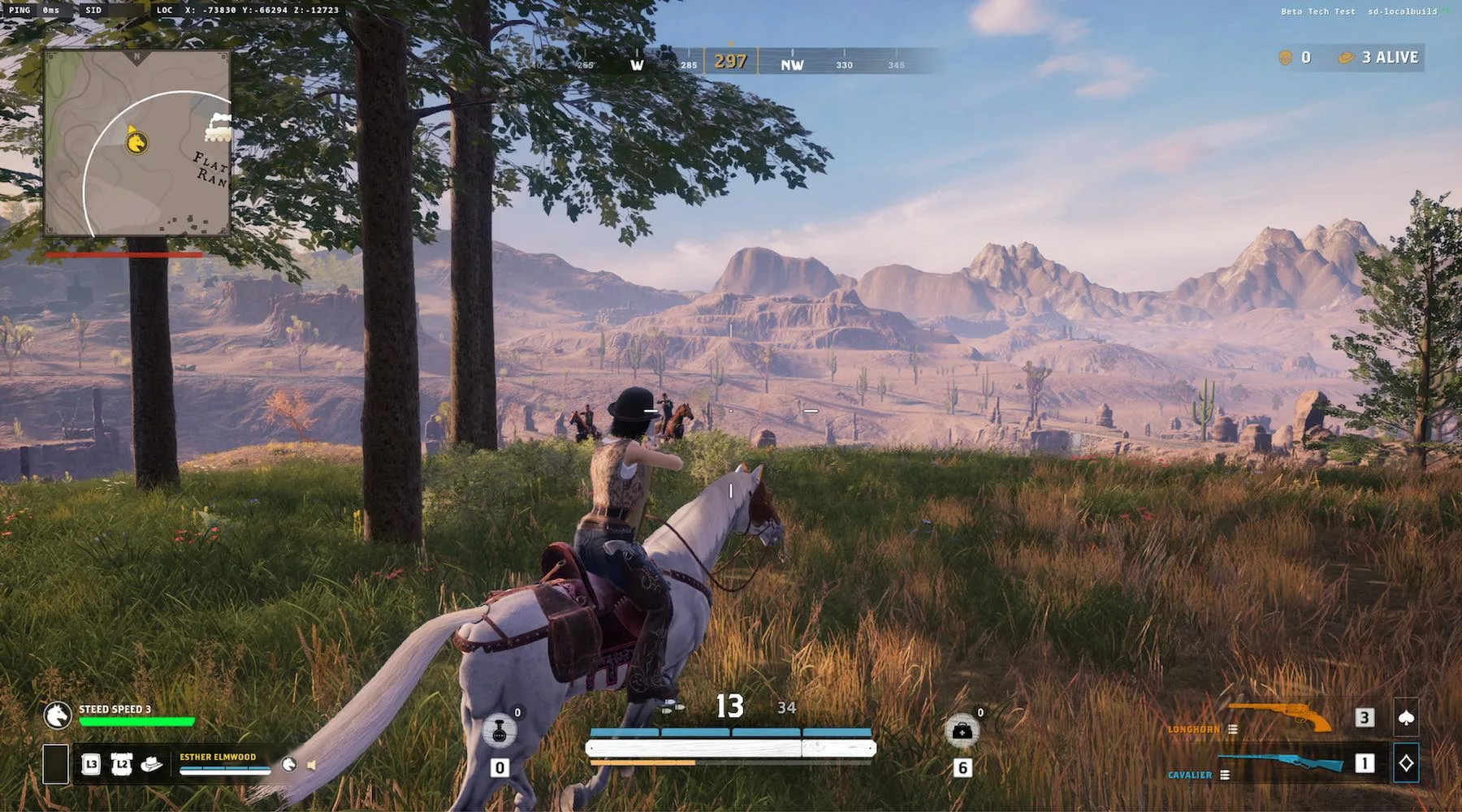Click the steed horse head icon
Image resolution: width=1462 pixels, height=812 pixels.
(57, 715)
